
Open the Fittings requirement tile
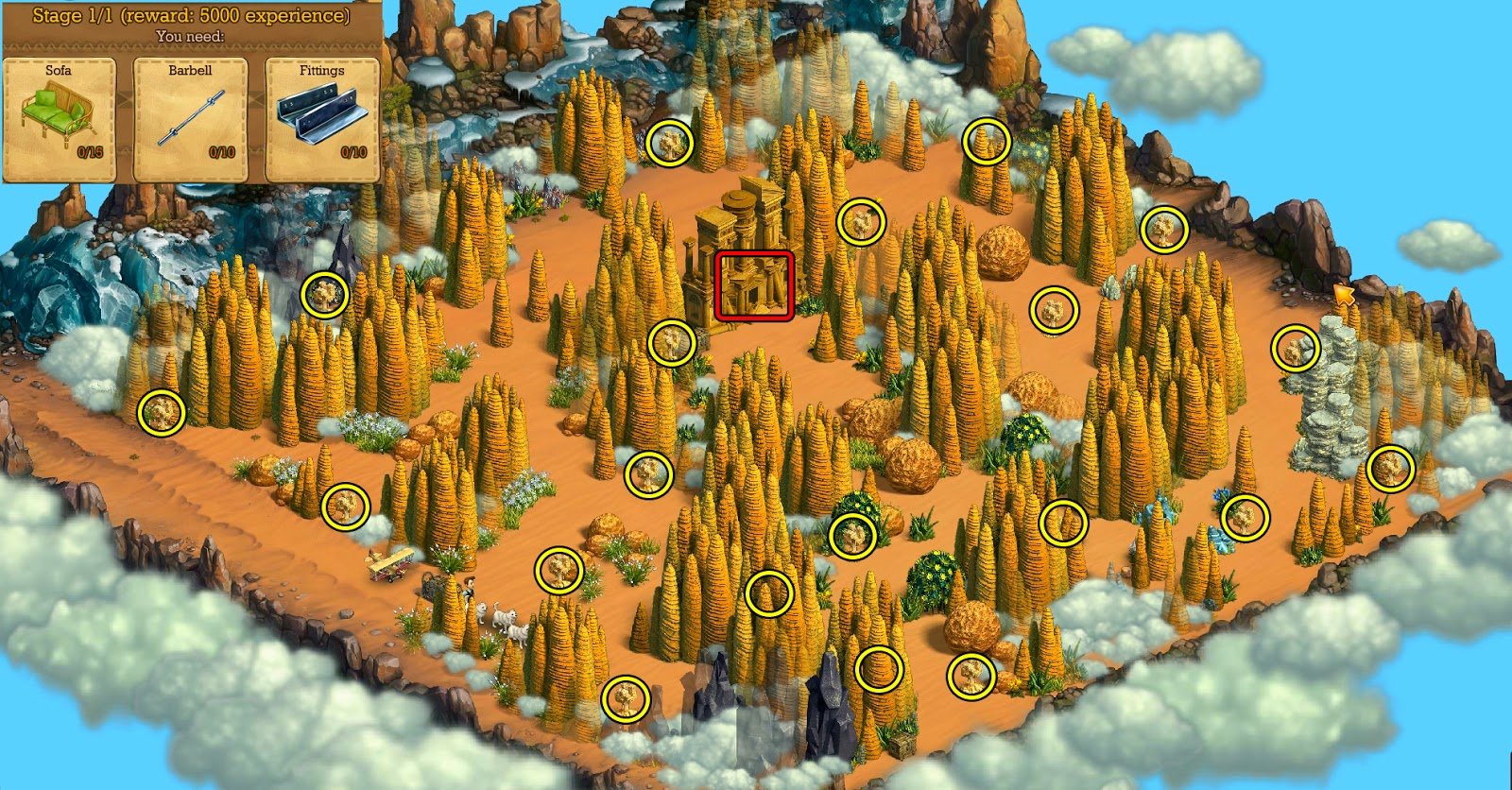[322, 119]
